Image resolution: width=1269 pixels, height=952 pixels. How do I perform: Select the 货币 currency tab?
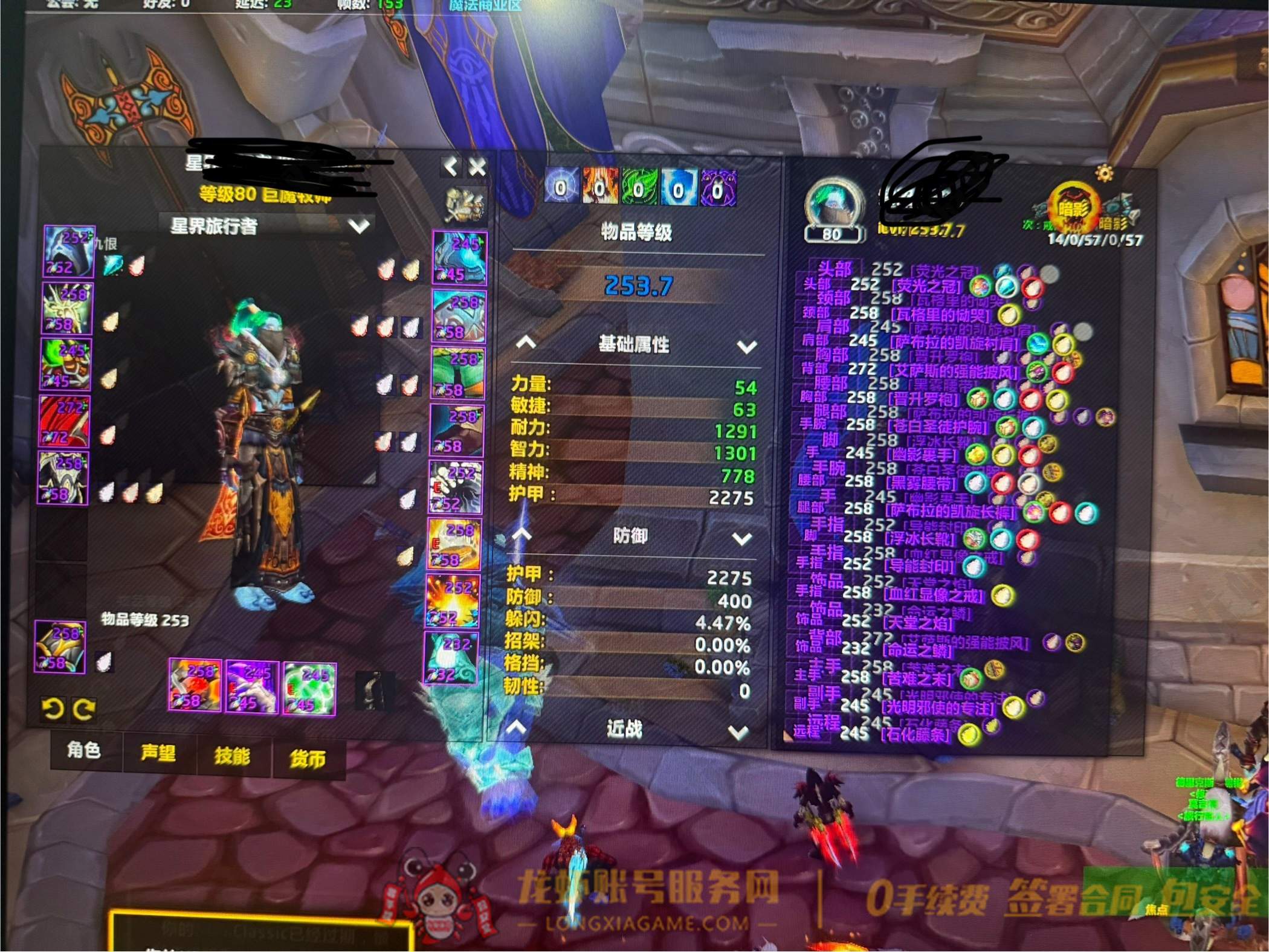coord(308,758)
